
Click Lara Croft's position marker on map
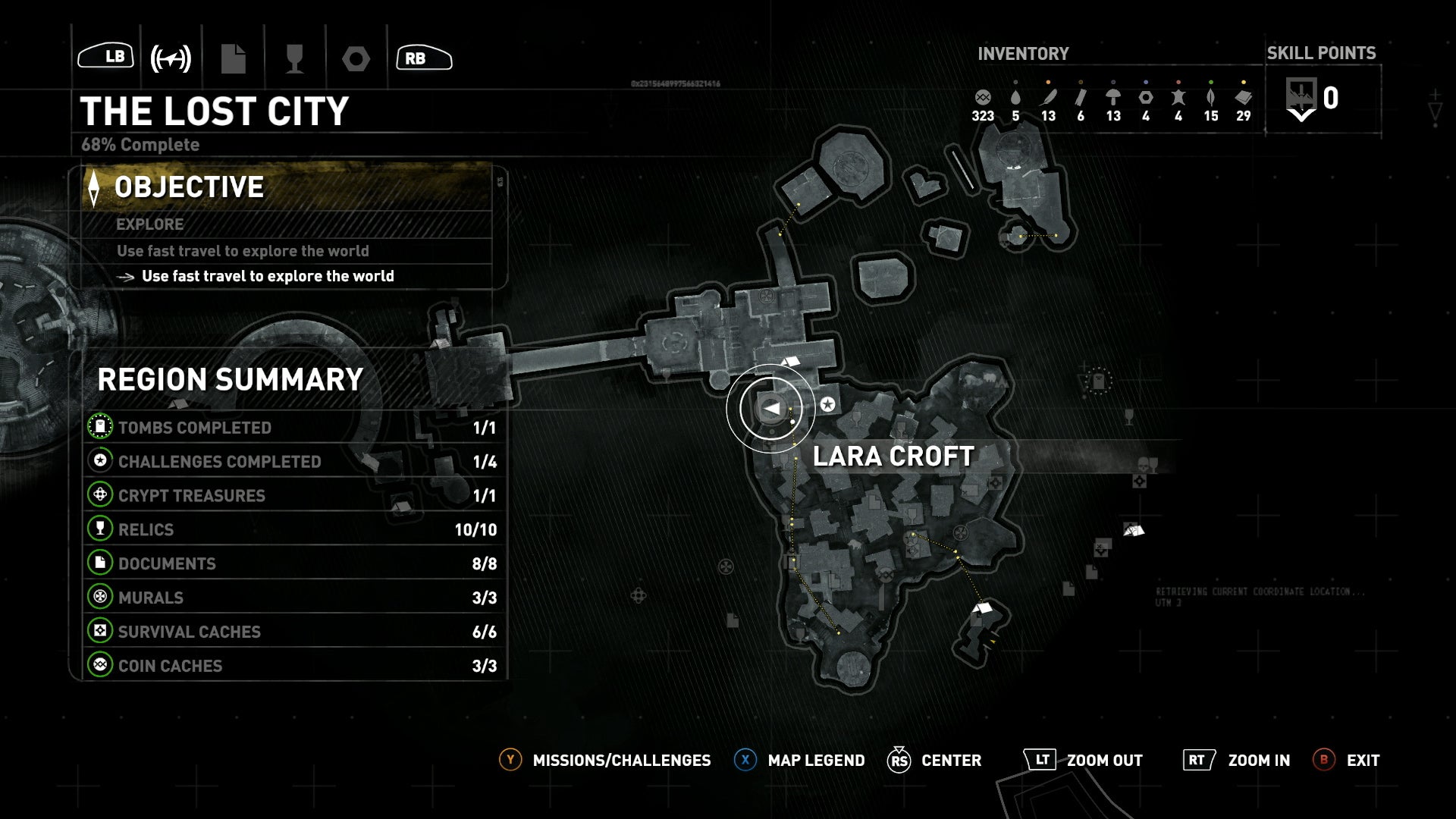click(x=770, y=409)
